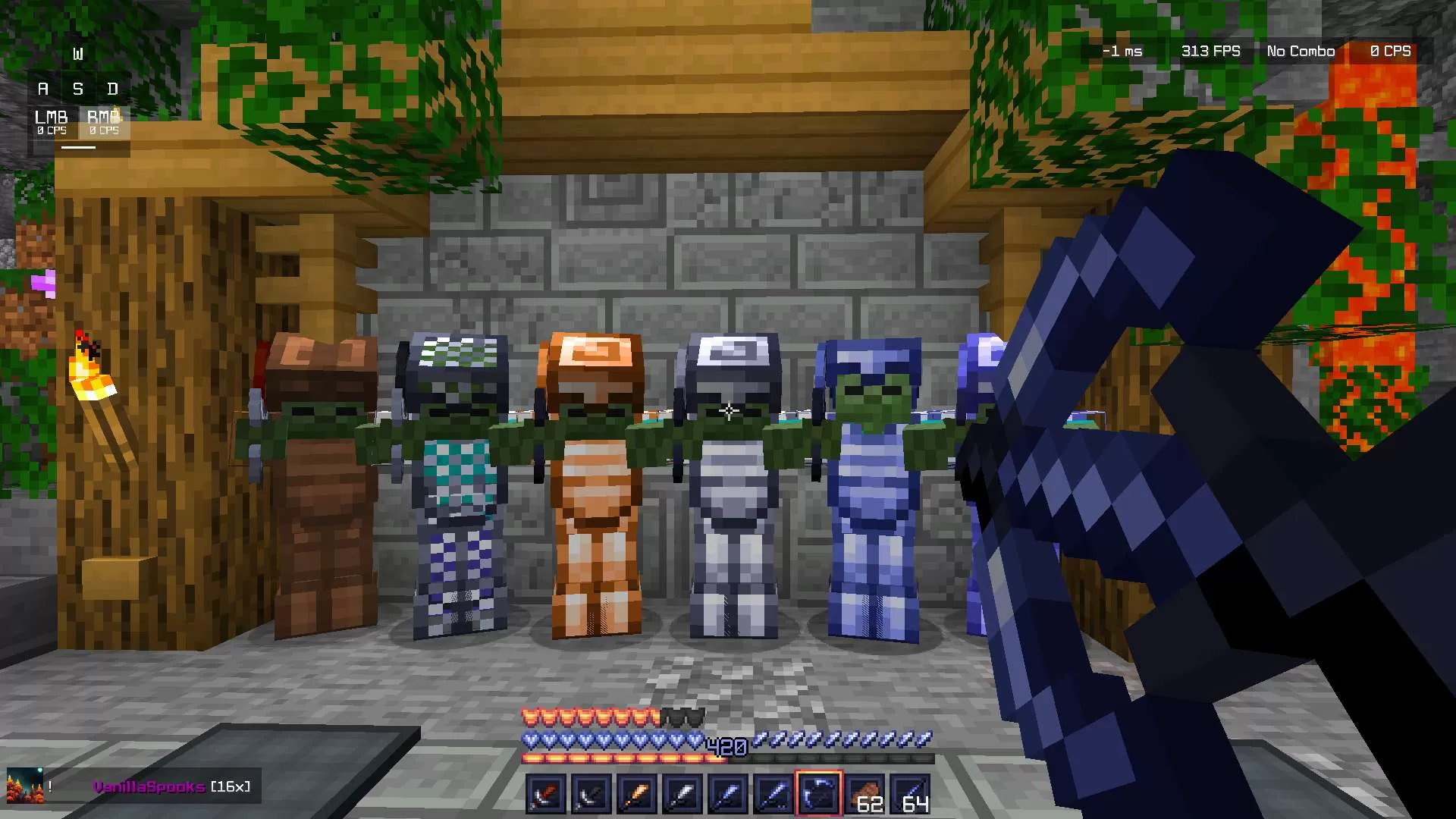The width and height of the screenshot is (1456, 819).
Task: Select the diamond sword with 64 count
Action: point(909,792)
